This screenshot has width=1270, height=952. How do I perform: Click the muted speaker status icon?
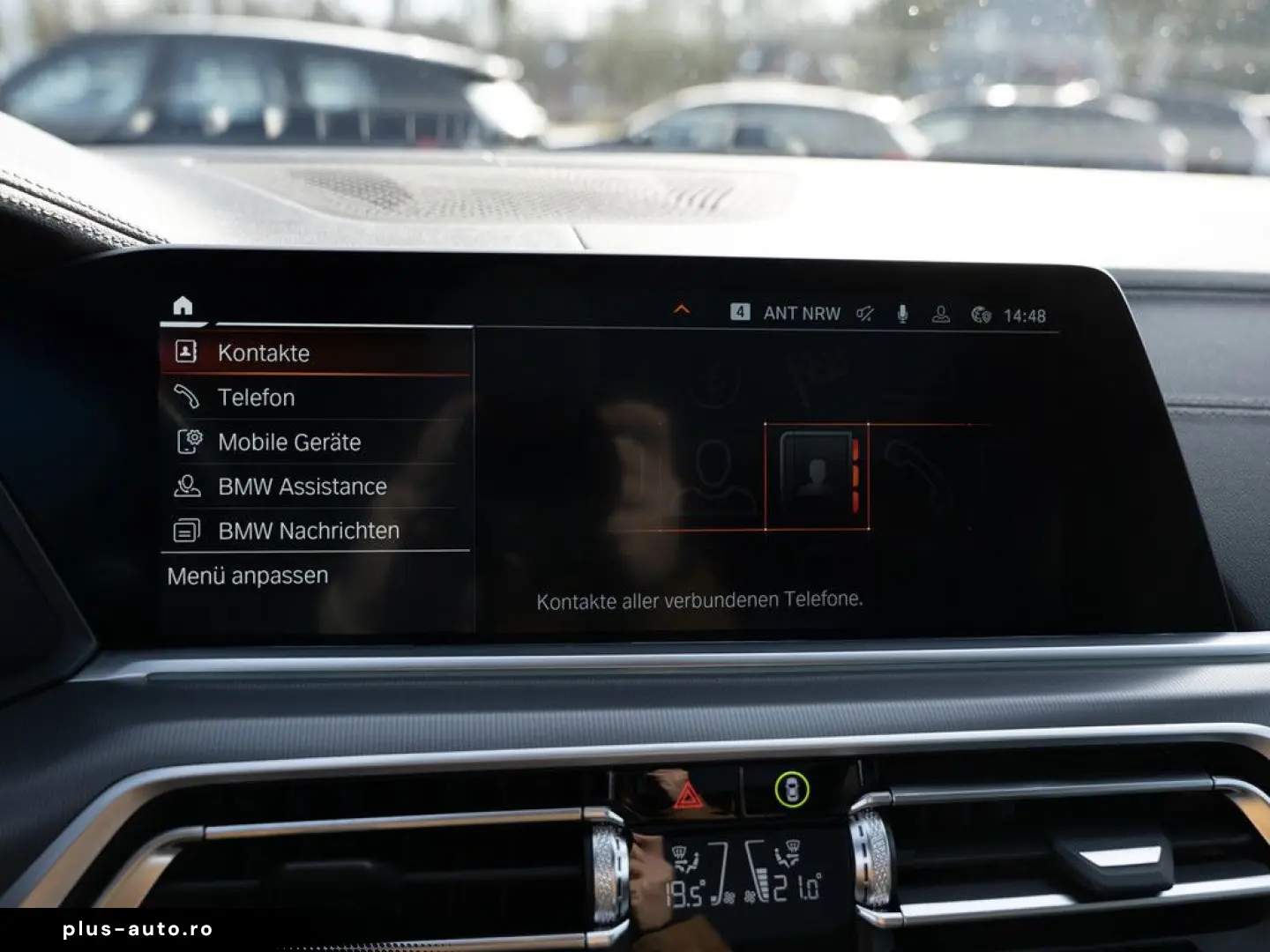click(x=865, y=314)
